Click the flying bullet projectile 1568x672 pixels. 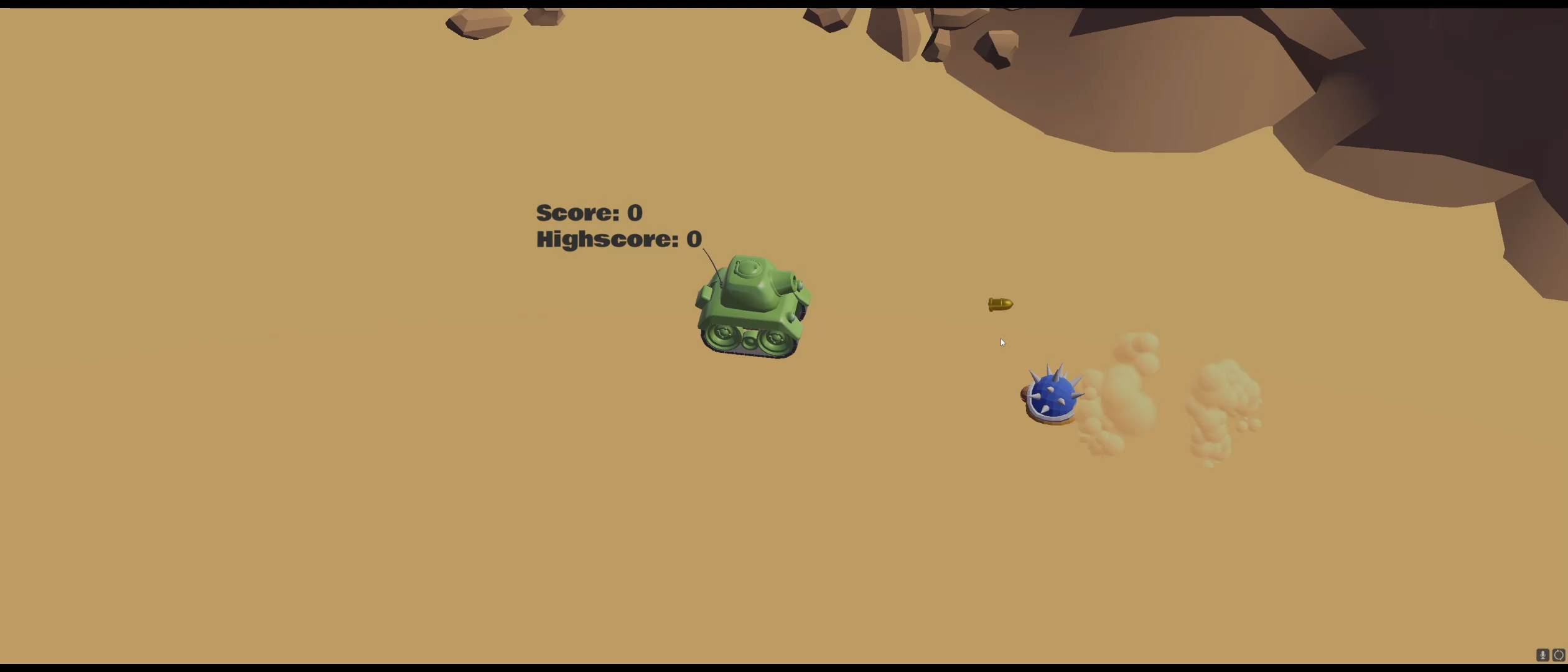pos(1001,304)
